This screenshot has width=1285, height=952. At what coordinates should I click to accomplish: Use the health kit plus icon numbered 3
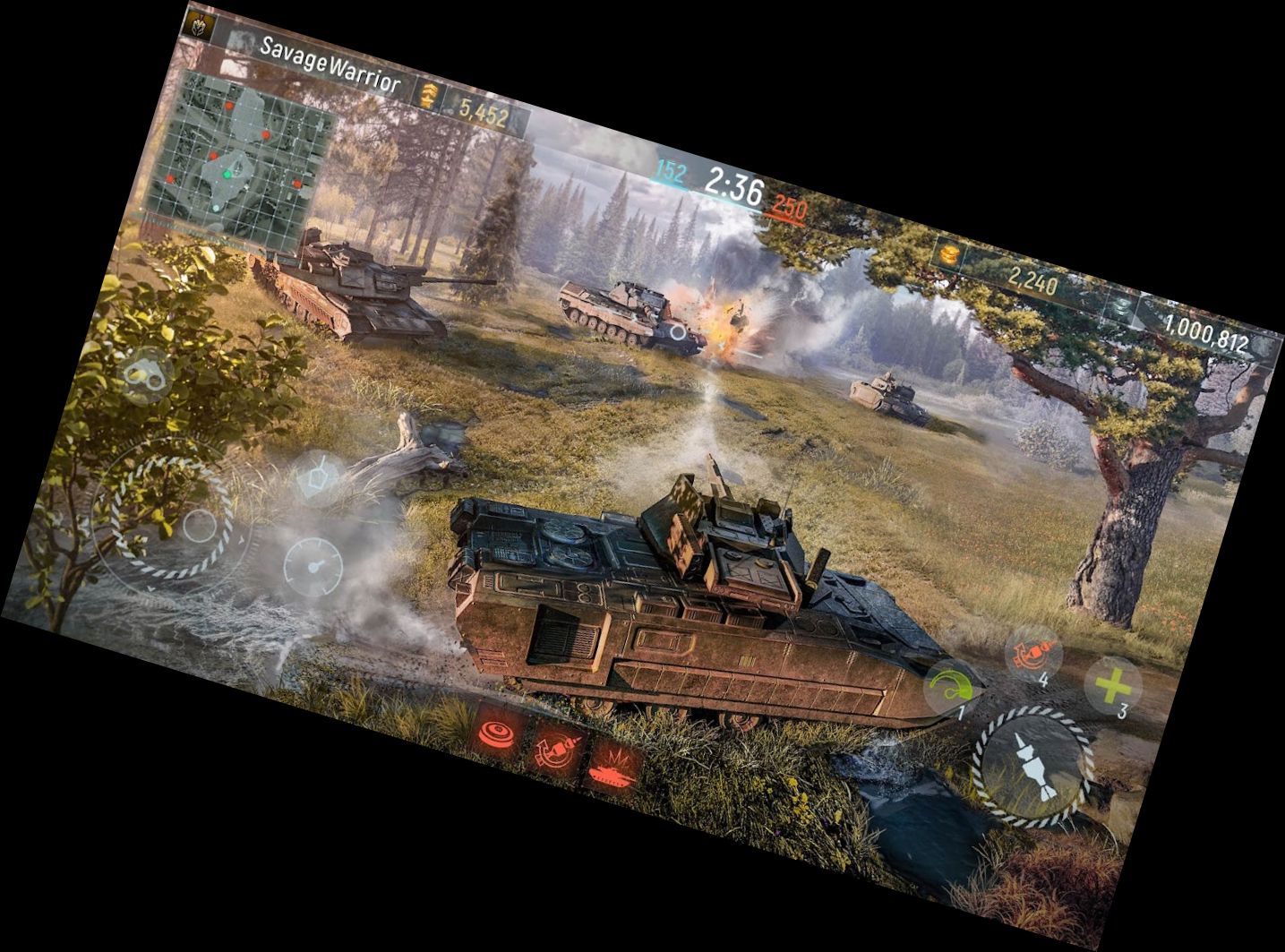pyautogui.click(x=1113, y=684)
